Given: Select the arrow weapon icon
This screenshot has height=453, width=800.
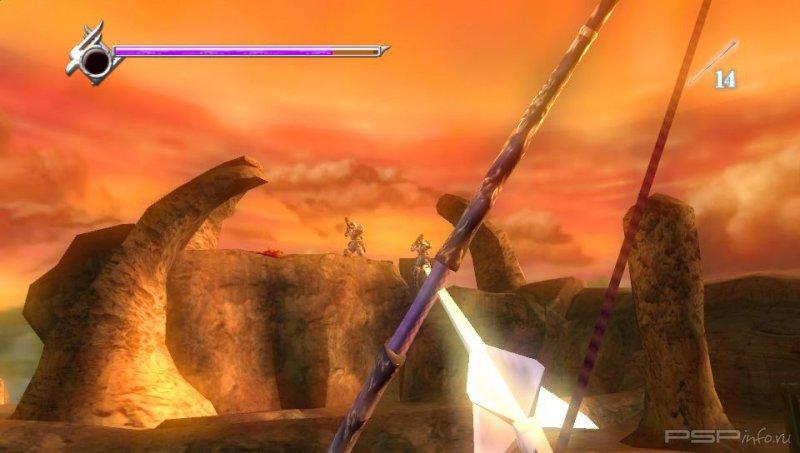Looking at the screenshot, I should (x=711, y=61).
